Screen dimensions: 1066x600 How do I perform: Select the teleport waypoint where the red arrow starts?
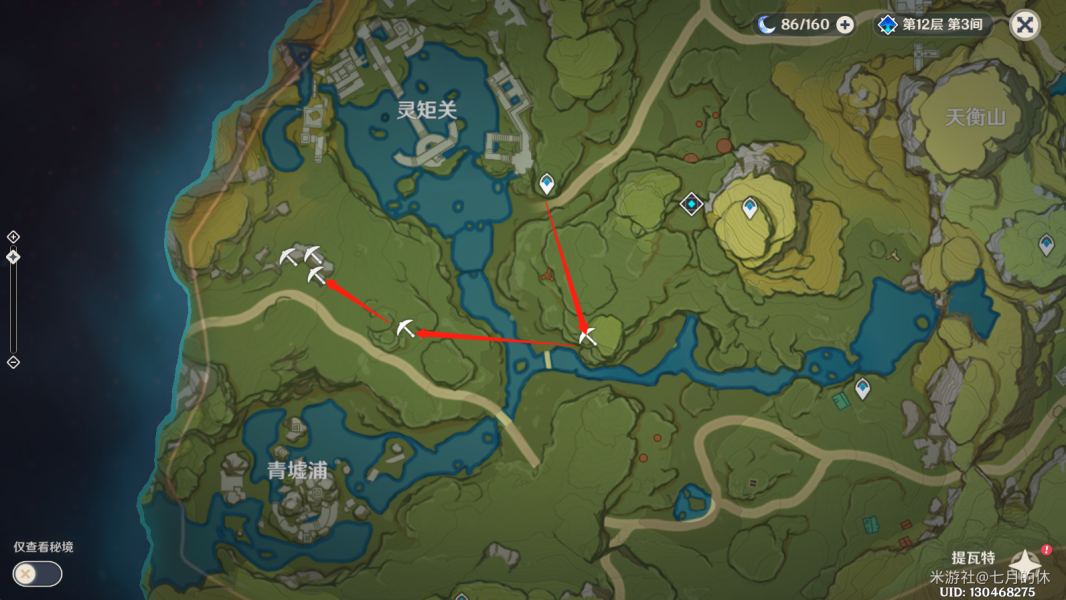[546, 184]
